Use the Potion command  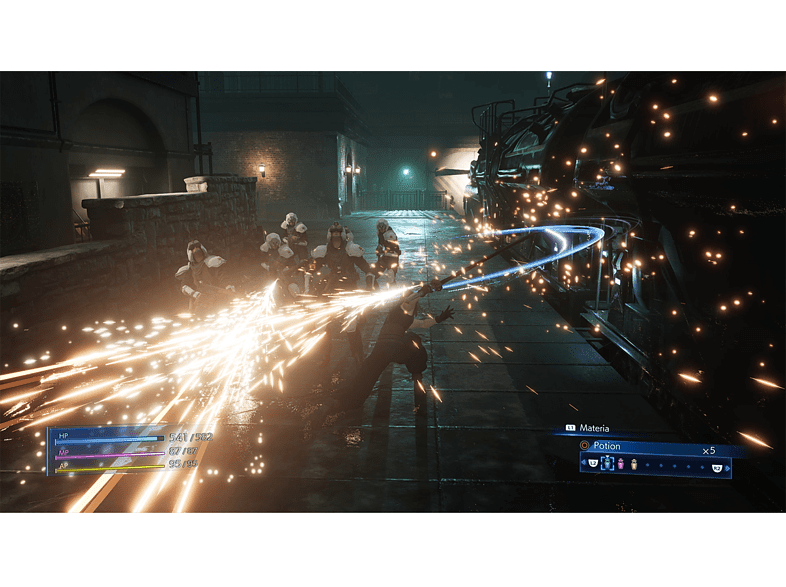point(606,446)
